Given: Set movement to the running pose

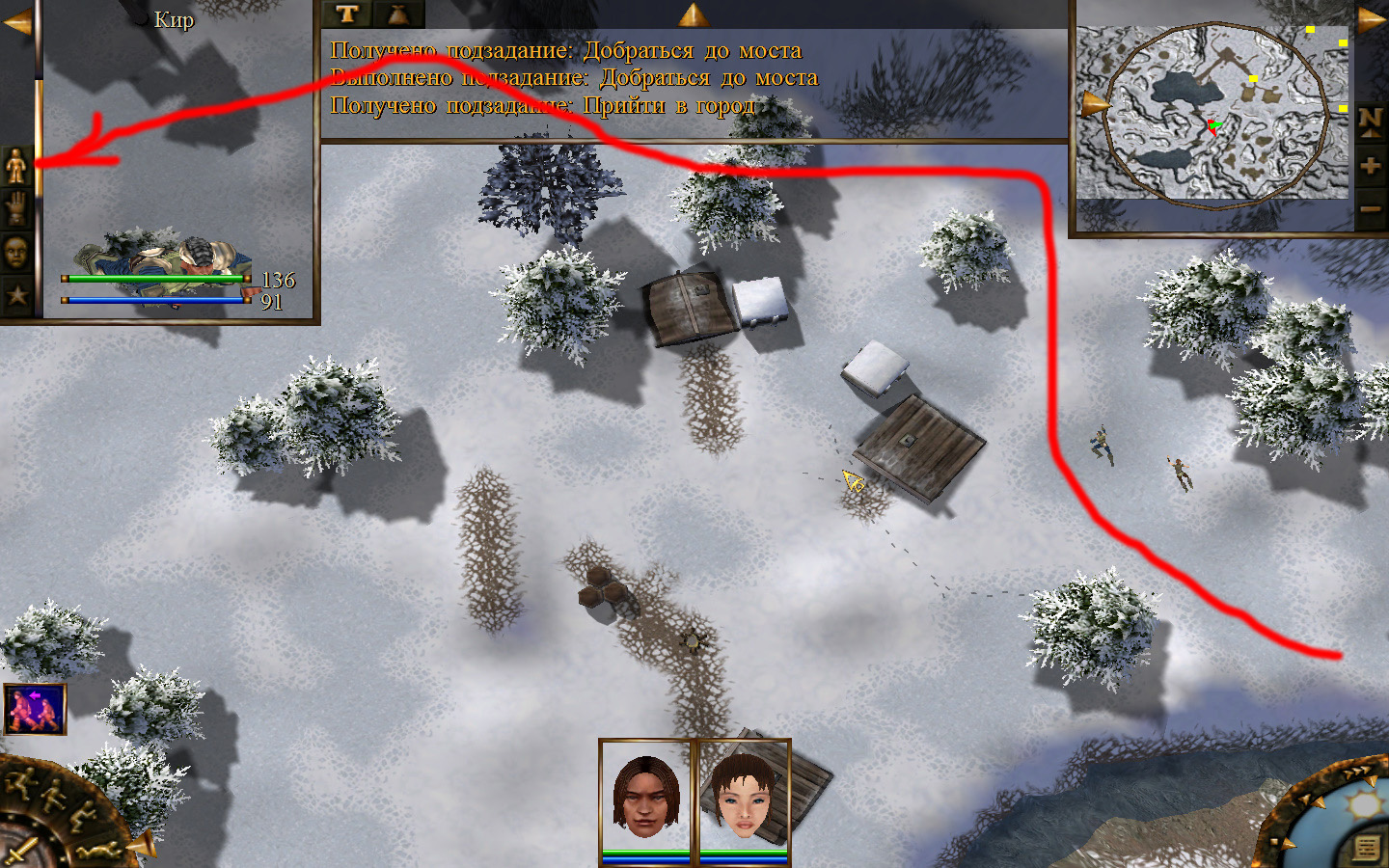Looking at the screenshot, I should pos(21,782).
